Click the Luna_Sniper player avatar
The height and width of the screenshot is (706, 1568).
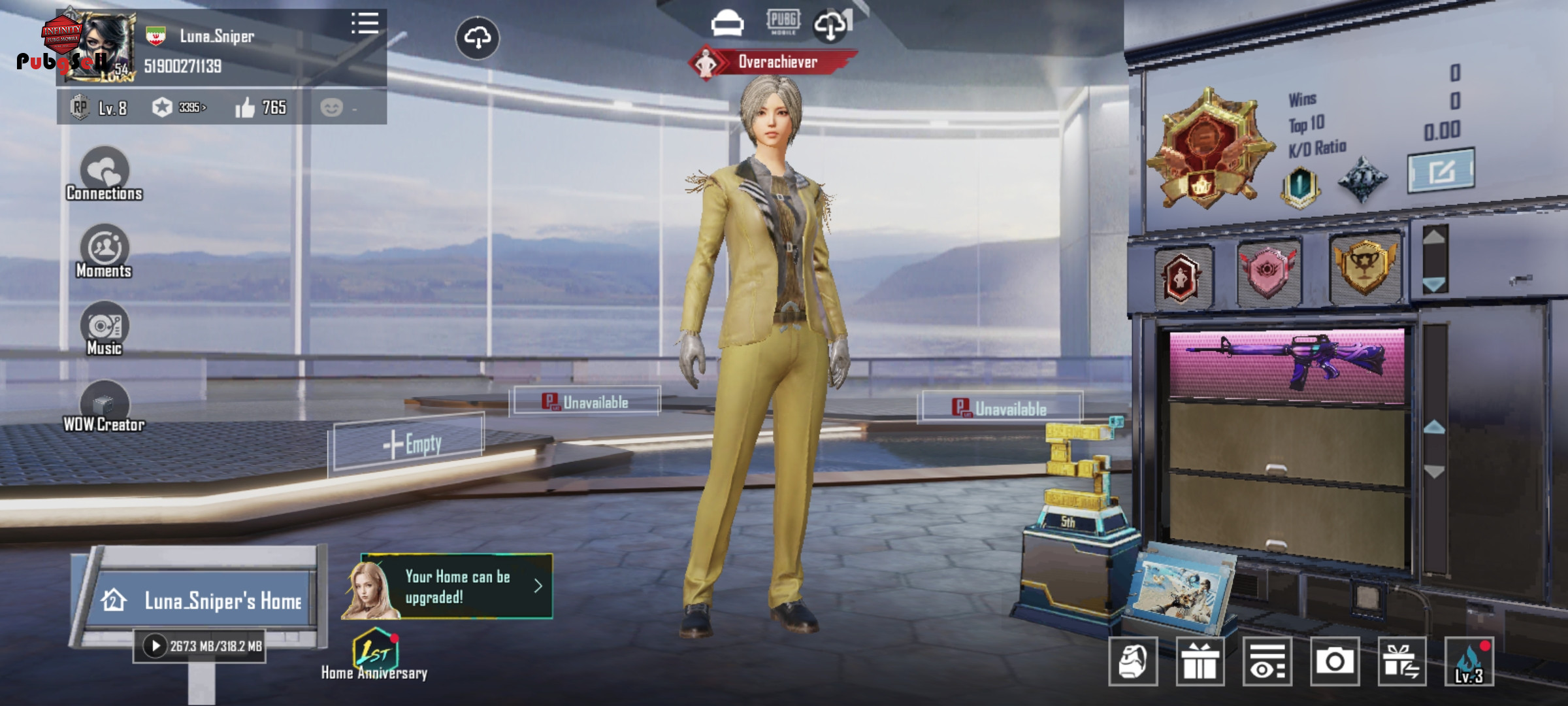point(99,47)
